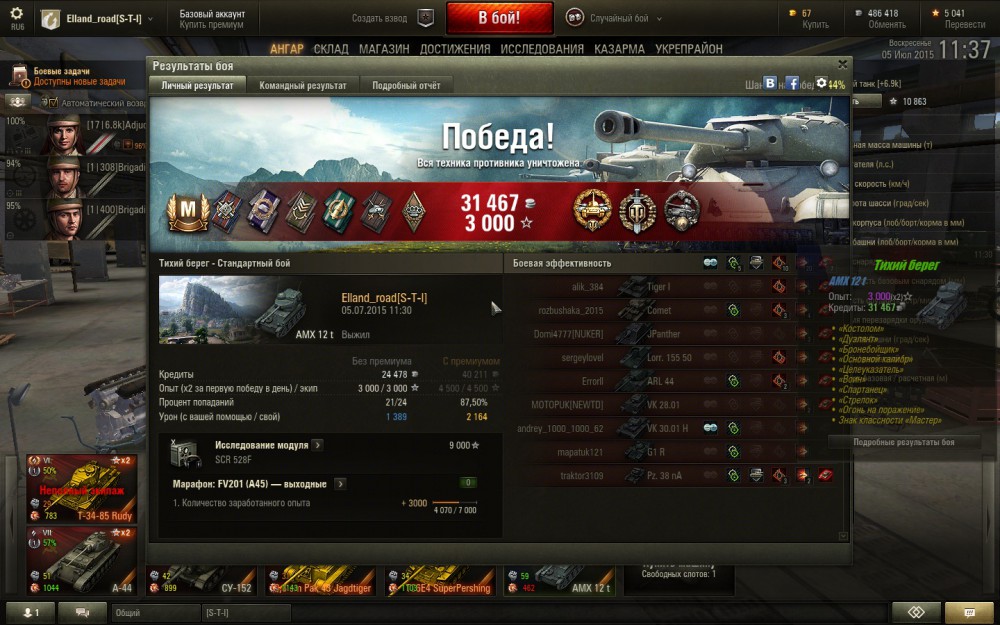Open the Общий chat channel

(150, 612)
